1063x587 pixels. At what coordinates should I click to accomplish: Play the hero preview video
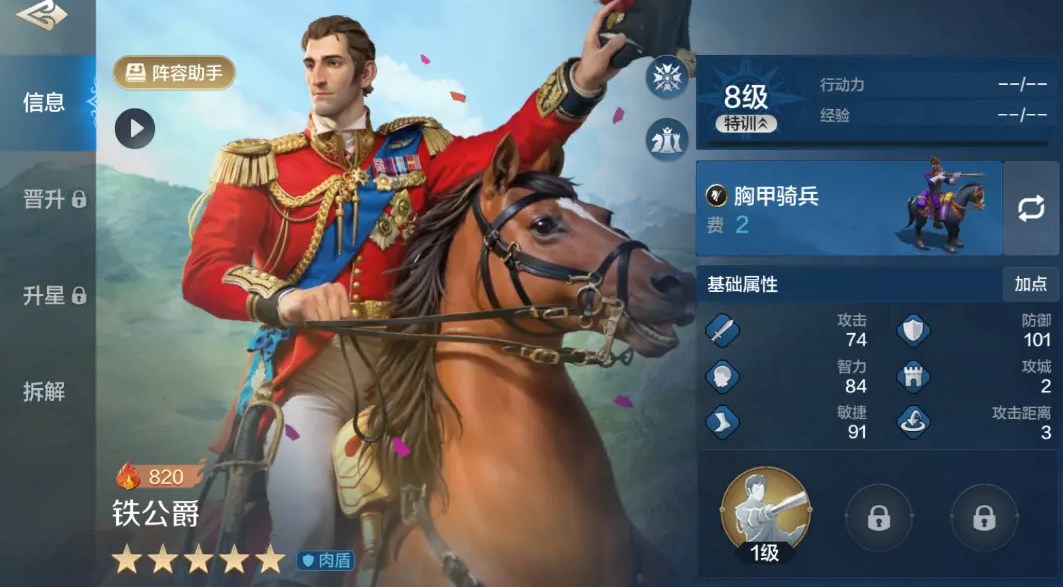click(135, 128)
